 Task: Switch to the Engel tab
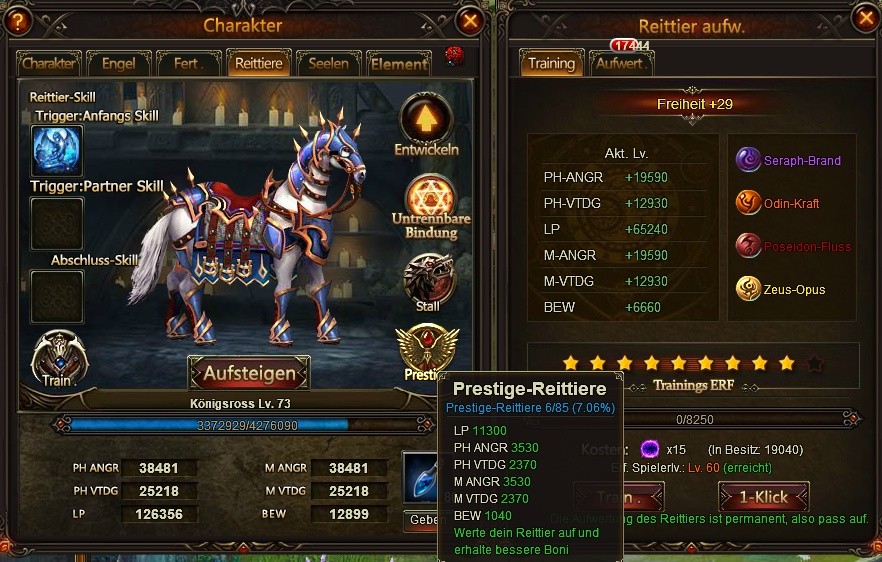[119, 63]
